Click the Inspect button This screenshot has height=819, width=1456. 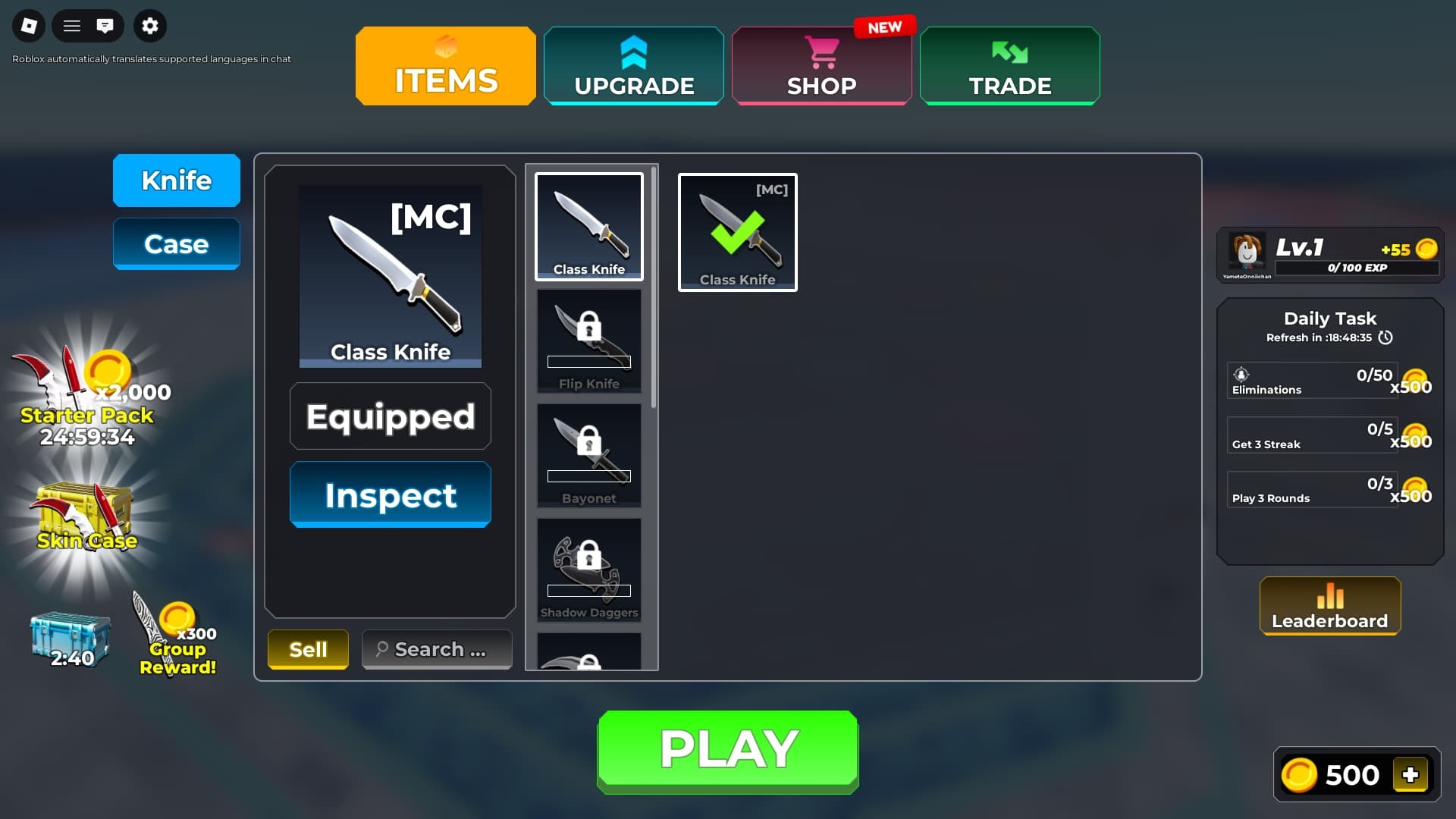[390, 494]
